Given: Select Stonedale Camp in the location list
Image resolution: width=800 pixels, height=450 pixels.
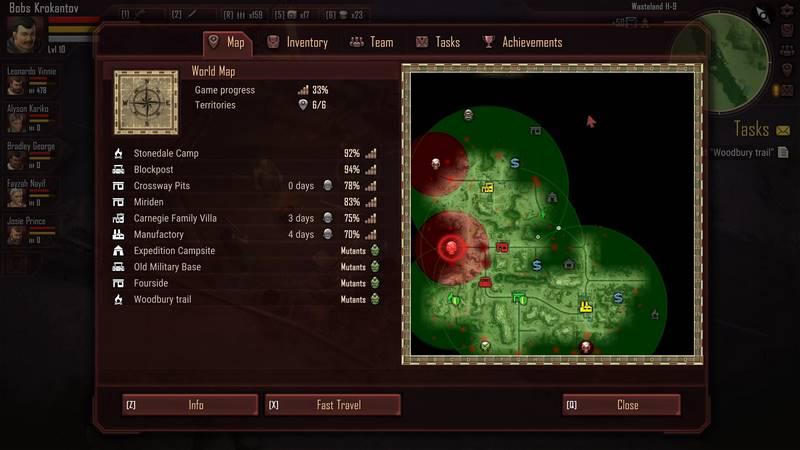Looking at the screenshot, I should 166,154.
